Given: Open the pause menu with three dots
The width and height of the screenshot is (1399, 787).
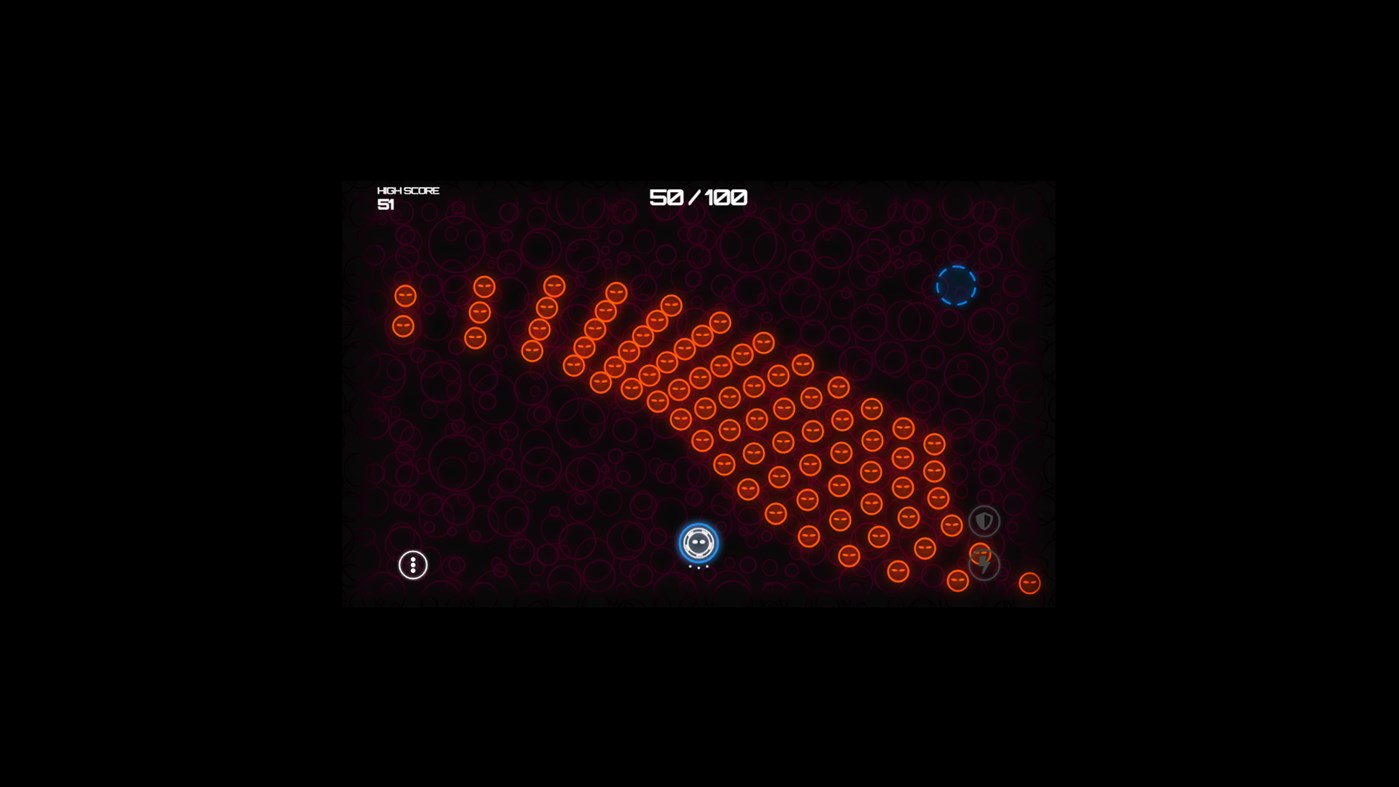Looking at the screenshot, I should click(412, 564).
